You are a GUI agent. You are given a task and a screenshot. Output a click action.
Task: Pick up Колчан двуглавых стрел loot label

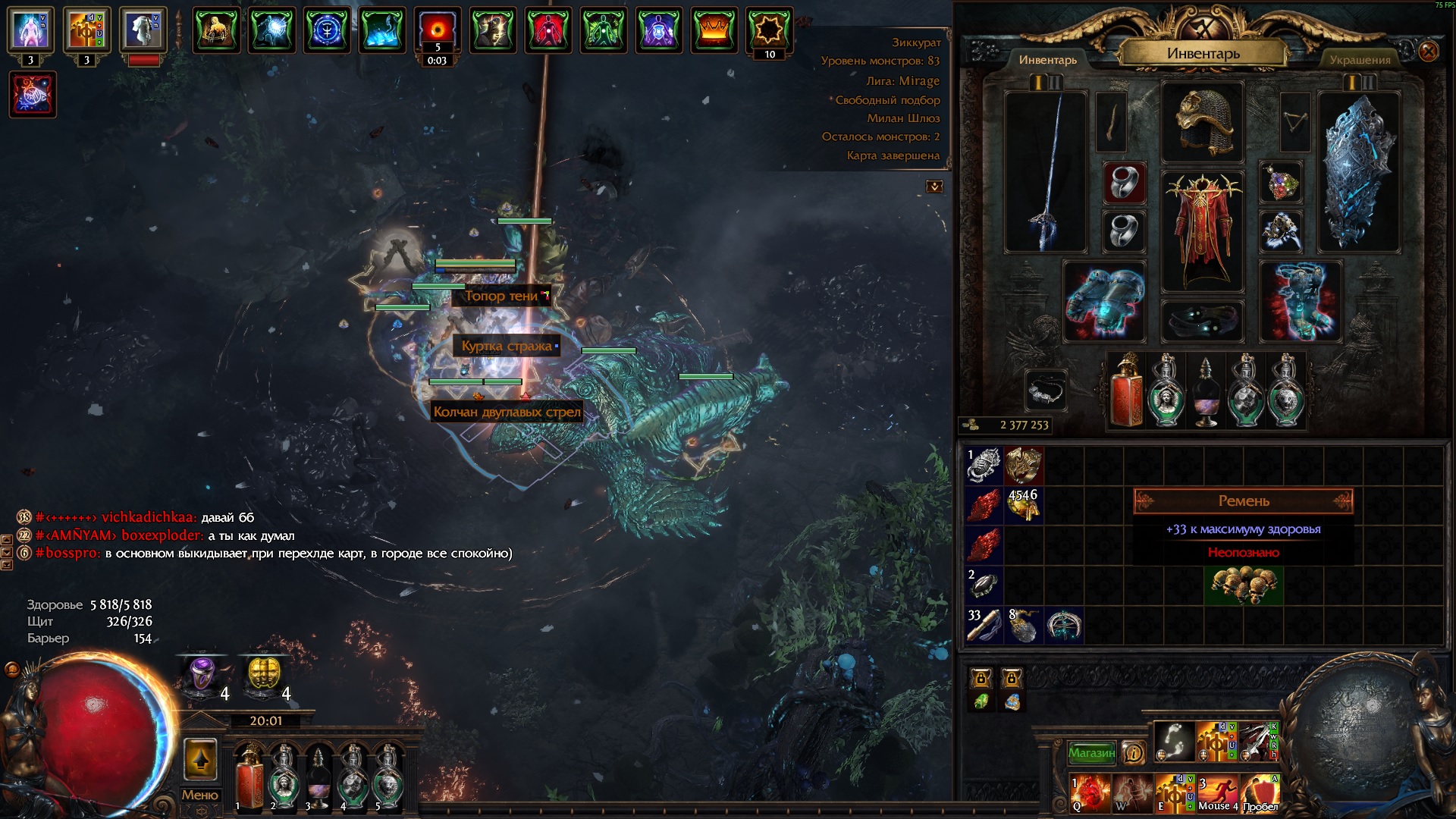point(507,412)
